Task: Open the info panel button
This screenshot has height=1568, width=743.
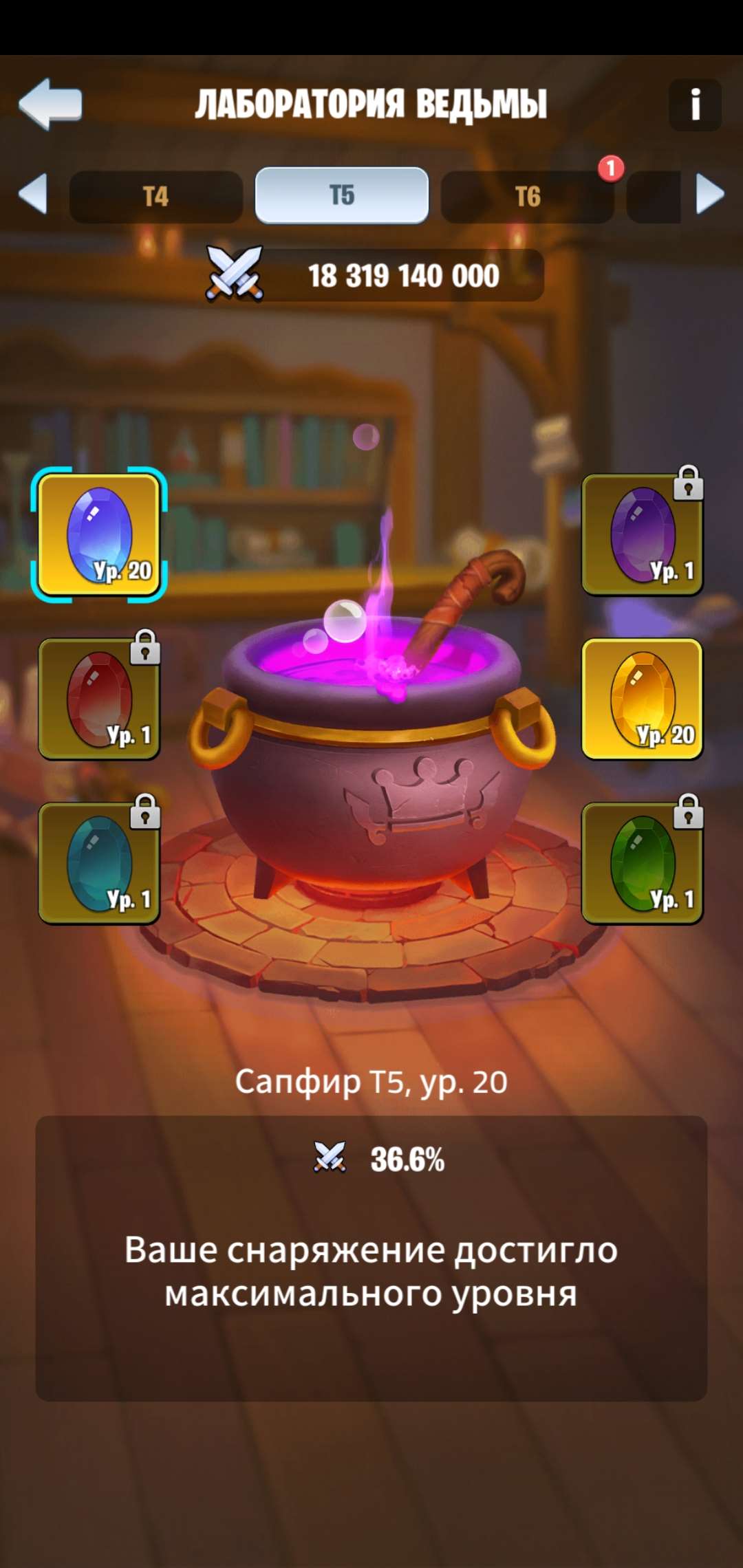Action: (x=695, y=105)
